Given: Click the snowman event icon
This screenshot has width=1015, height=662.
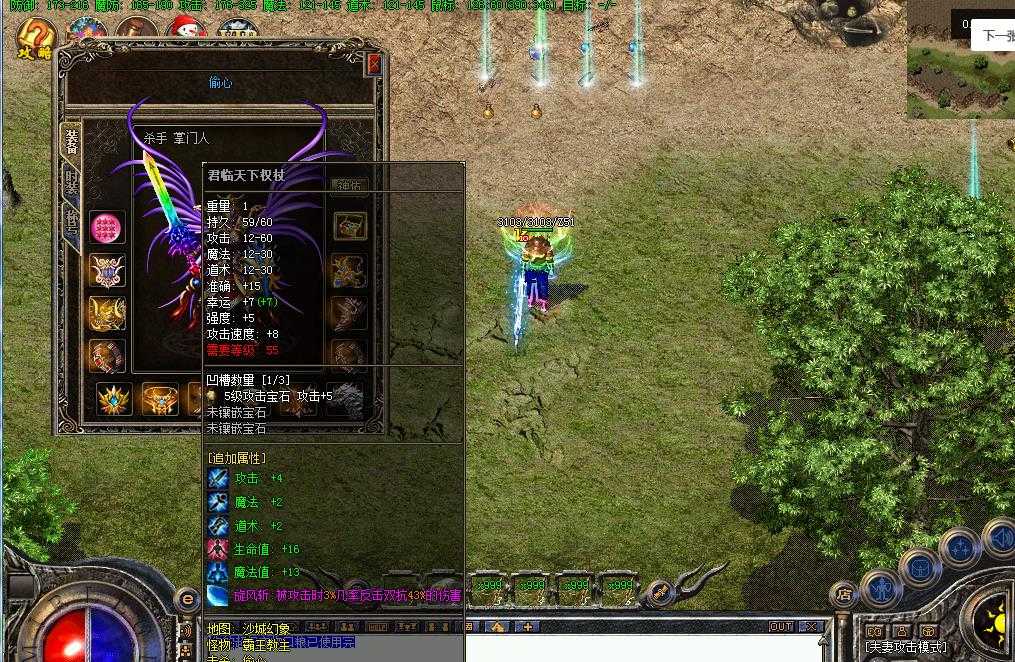Looking at the screenshot, I should (186, 32).
